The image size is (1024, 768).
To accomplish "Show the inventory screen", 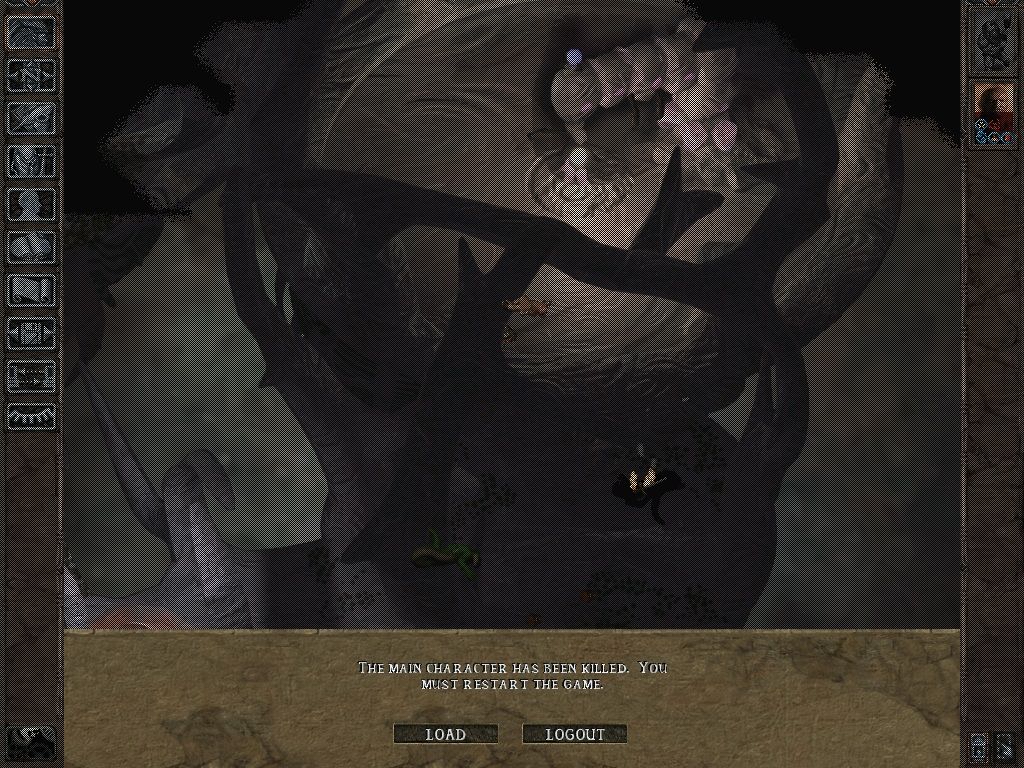I will 32,161.
